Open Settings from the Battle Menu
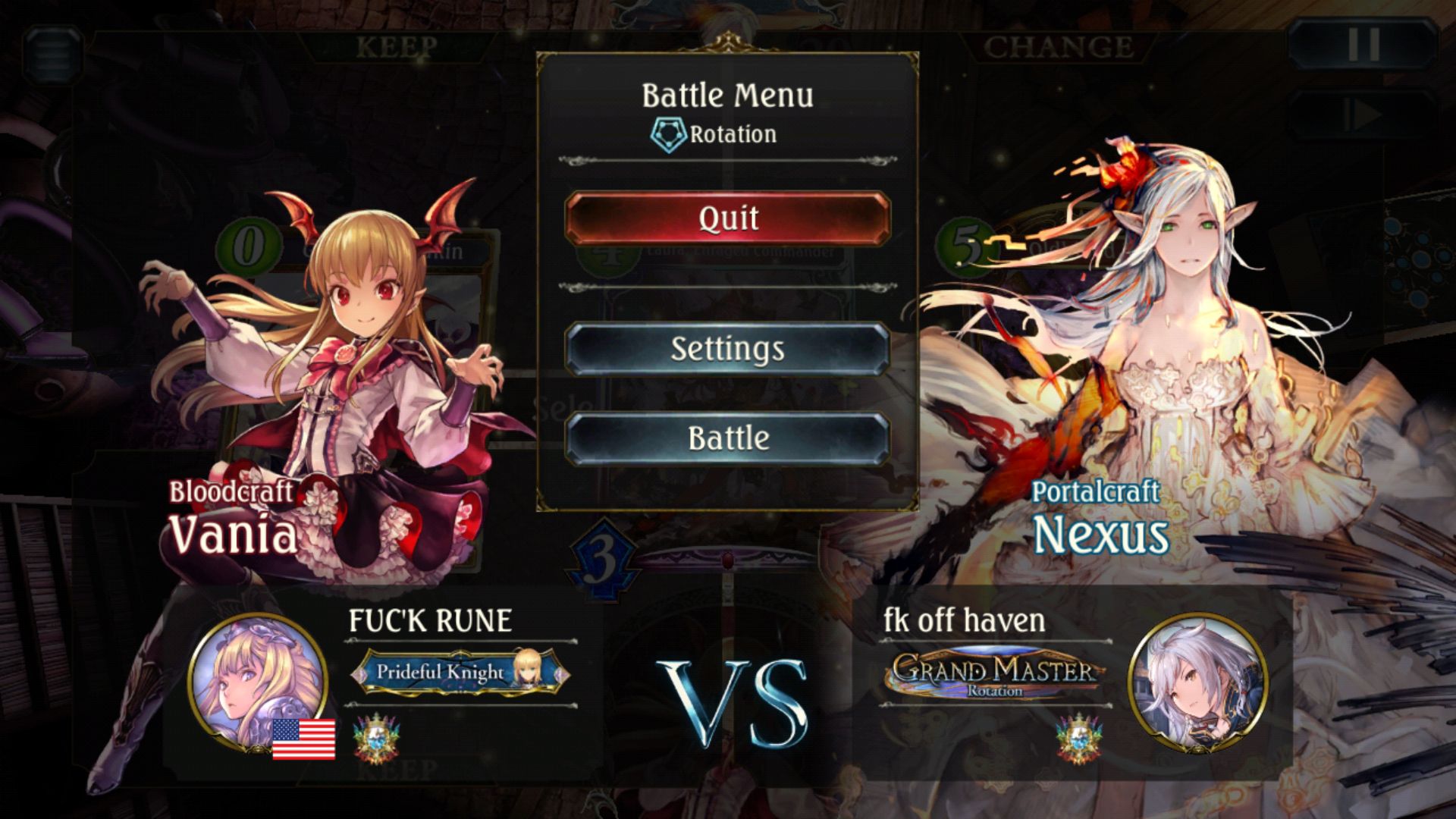Viewport: 1456px width, 819px height. (726, 350)
